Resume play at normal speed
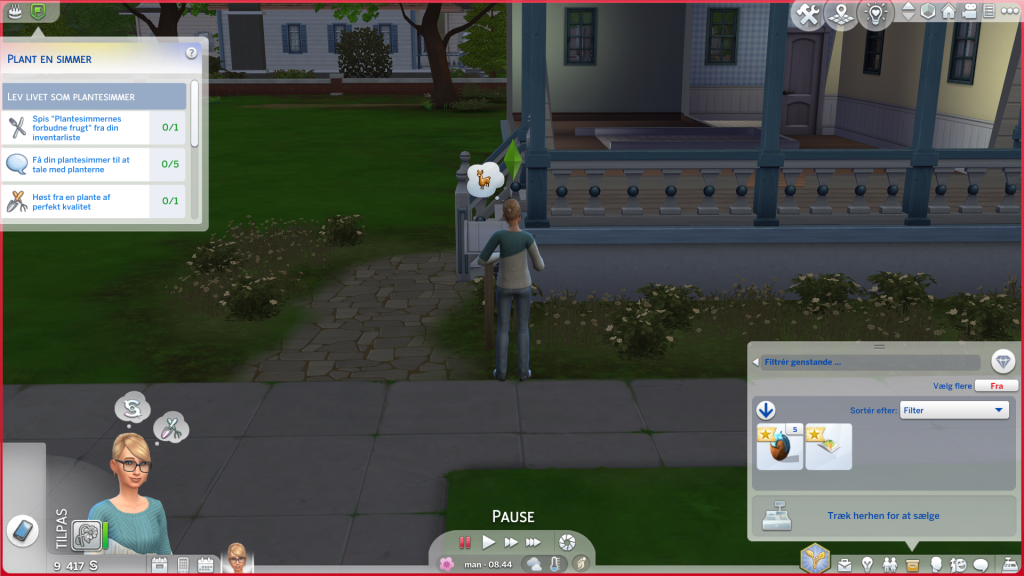This screenshot has width=1024, height=576. [x=489, y=542]
